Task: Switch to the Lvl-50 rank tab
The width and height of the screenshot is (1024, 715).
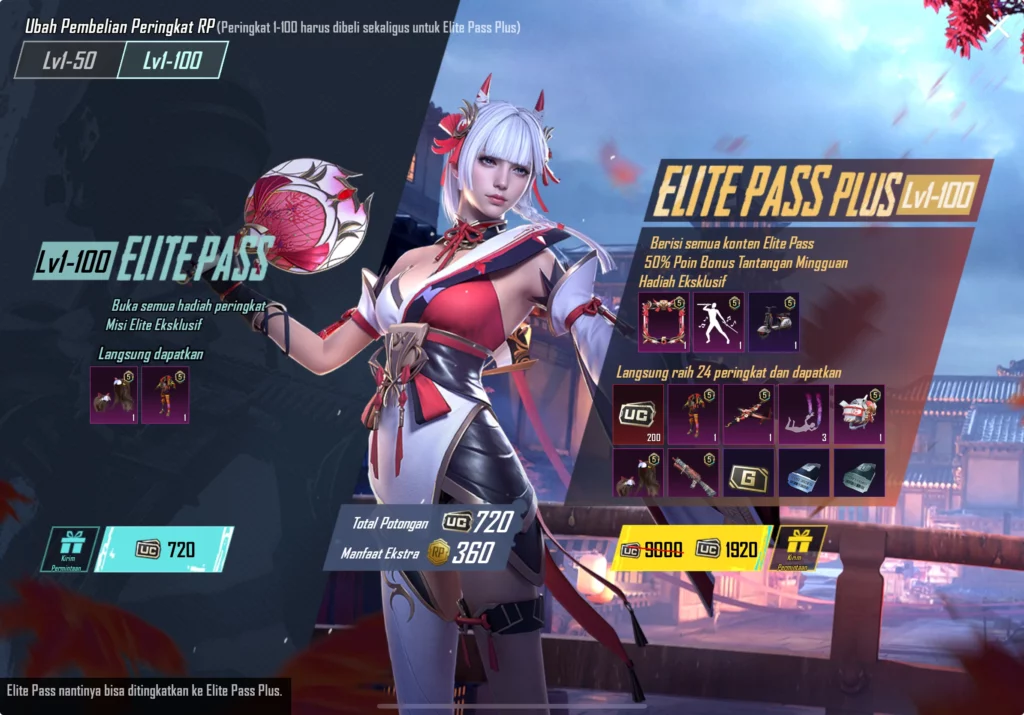Action: pyautogui.click(x=68, y=60)
